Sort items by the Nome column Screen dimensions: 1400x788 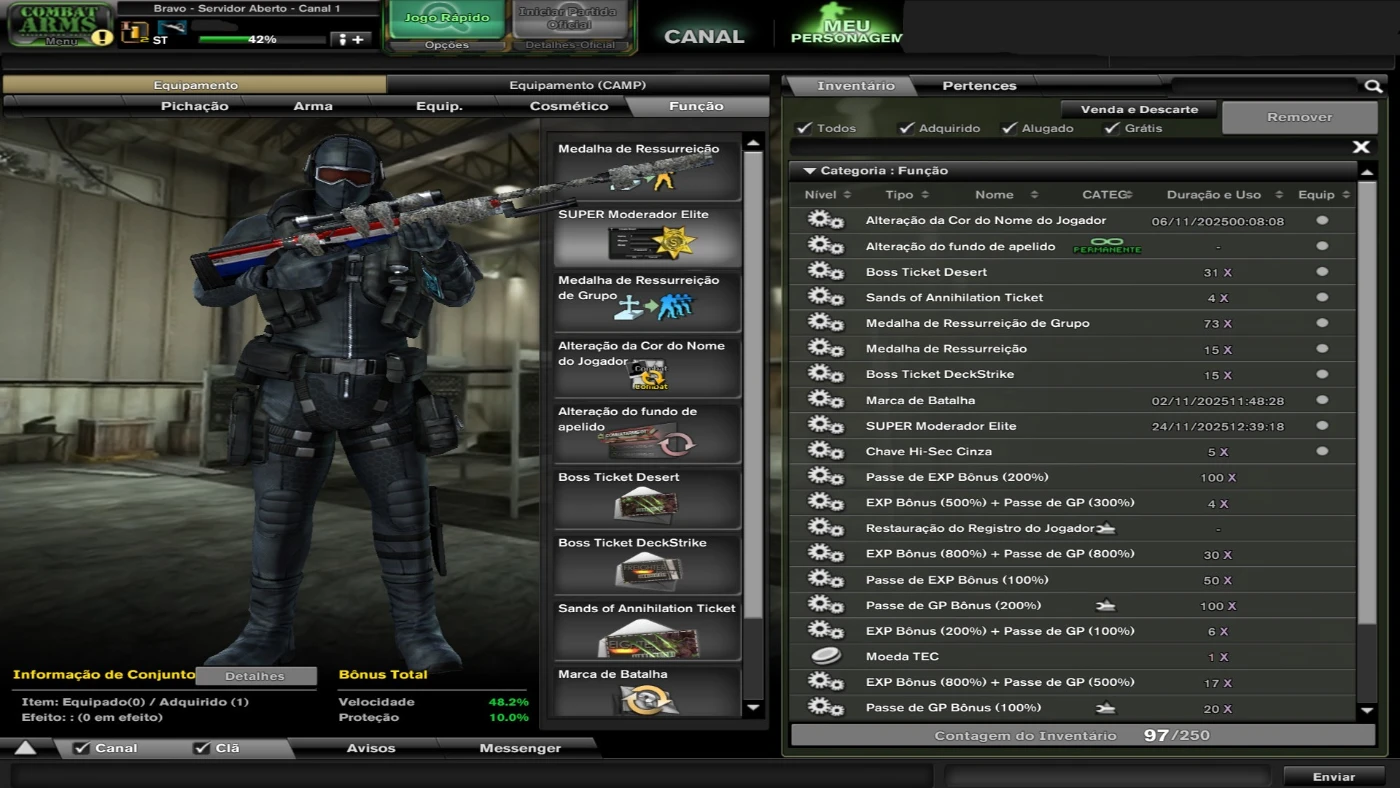click(995, 194)
